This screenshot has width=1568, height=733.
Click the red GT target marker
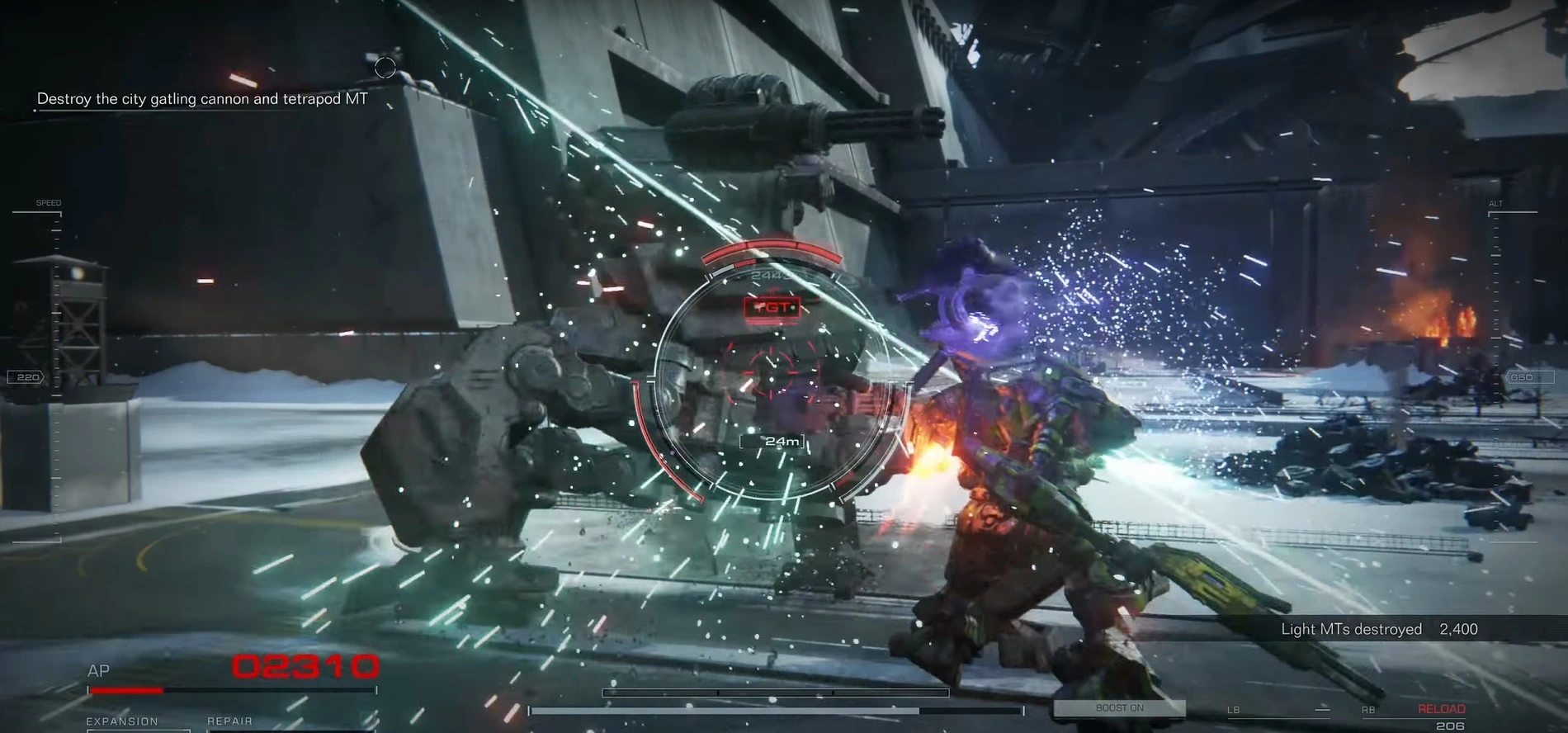772,308
